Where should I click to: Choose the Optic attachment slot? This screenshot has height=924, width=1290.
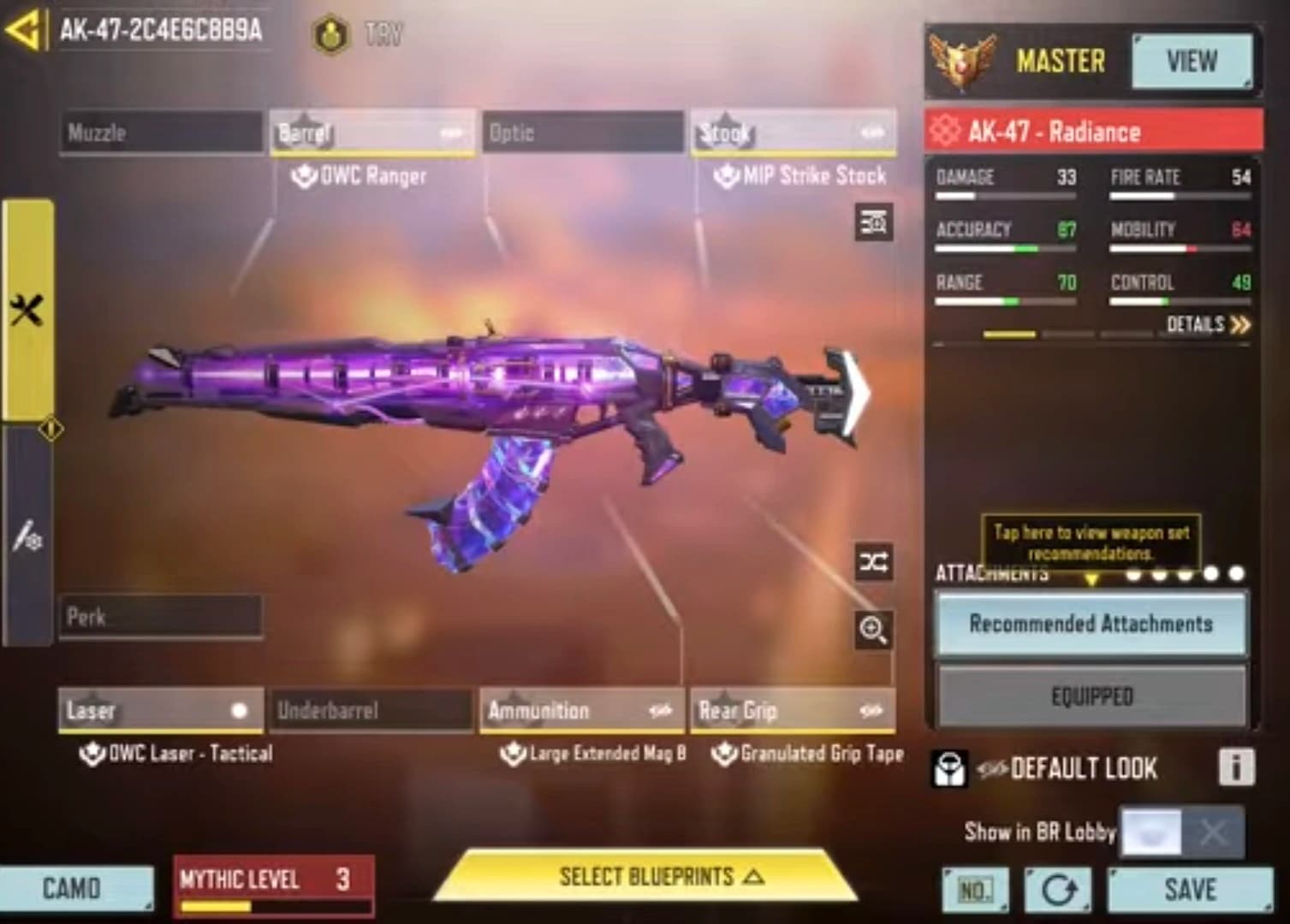coord(583,133)
